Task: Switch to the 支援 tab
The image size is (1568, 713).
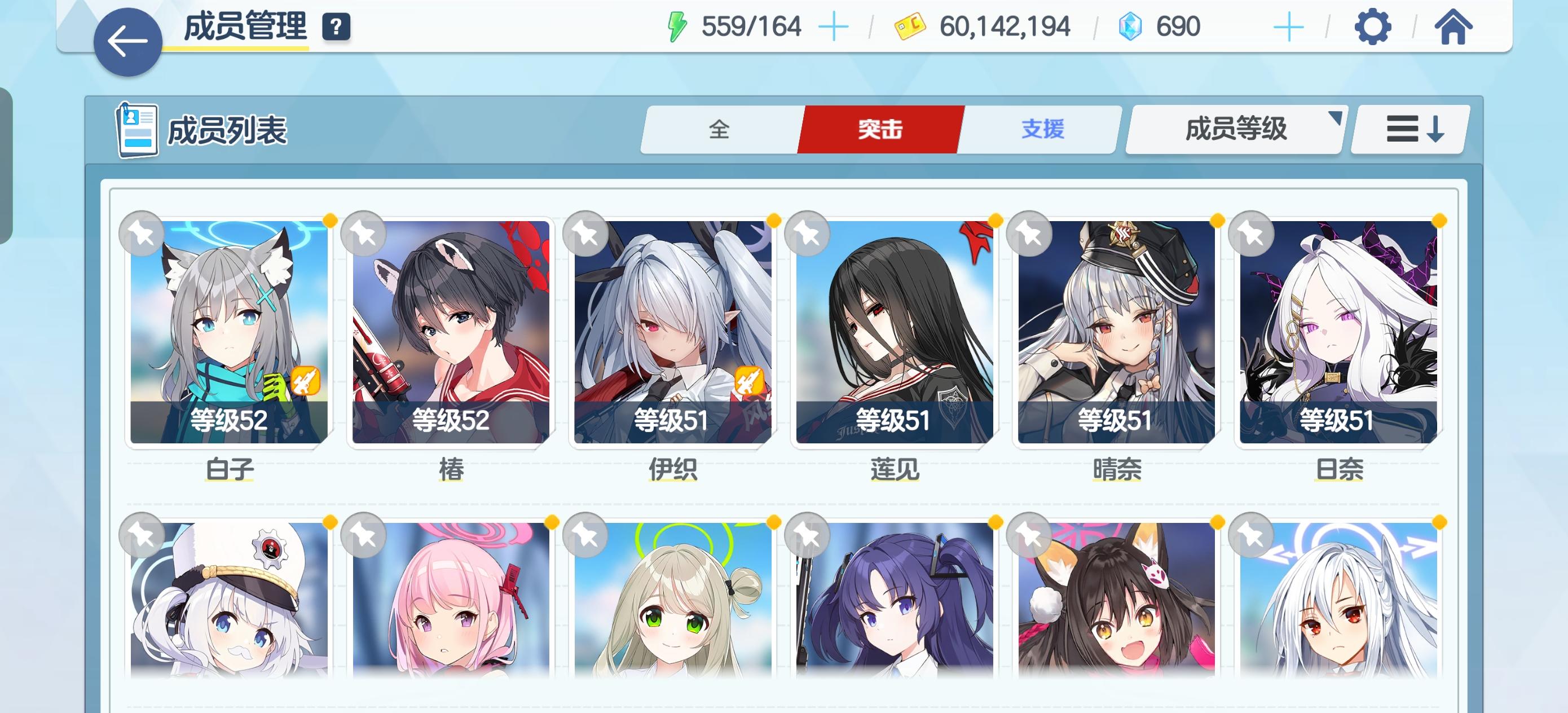Action: [1042, 129]
